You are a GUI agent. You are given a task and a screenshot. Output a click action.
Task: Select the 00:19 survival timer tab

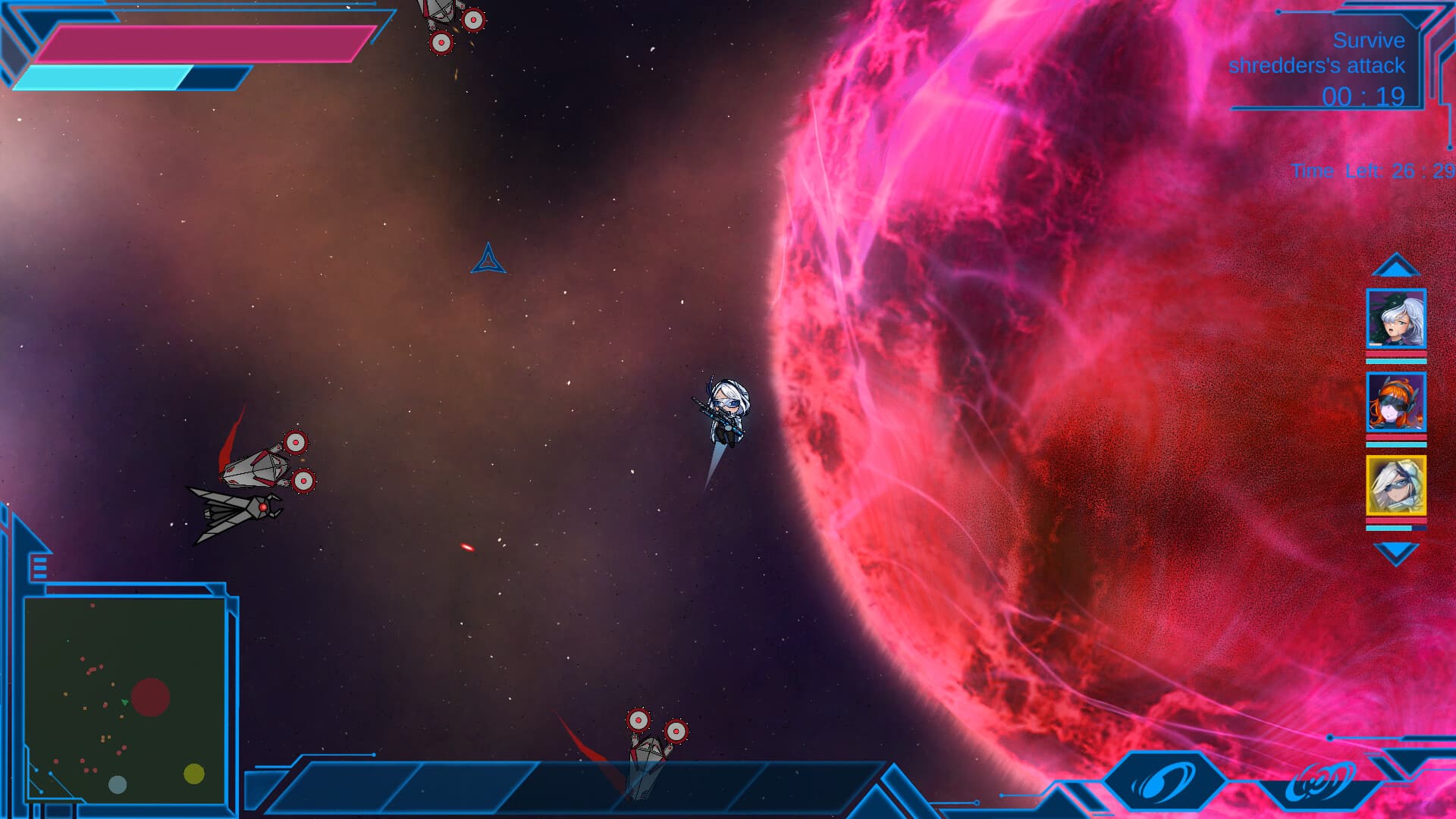pyautogui.click(x=1365, y=96)
